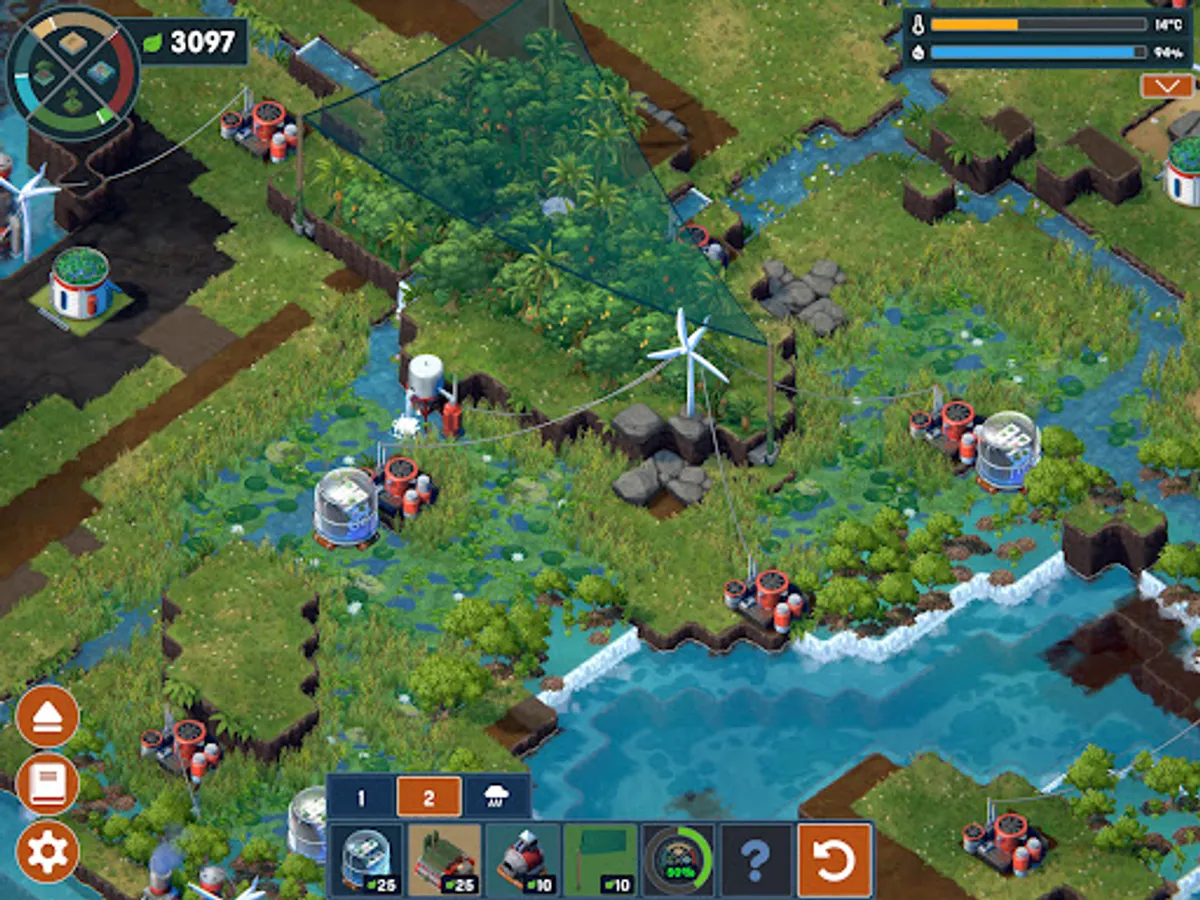The image size is (1200, 900).
Task: Switch to building tab 1
Action: click(x=361, y=797)
